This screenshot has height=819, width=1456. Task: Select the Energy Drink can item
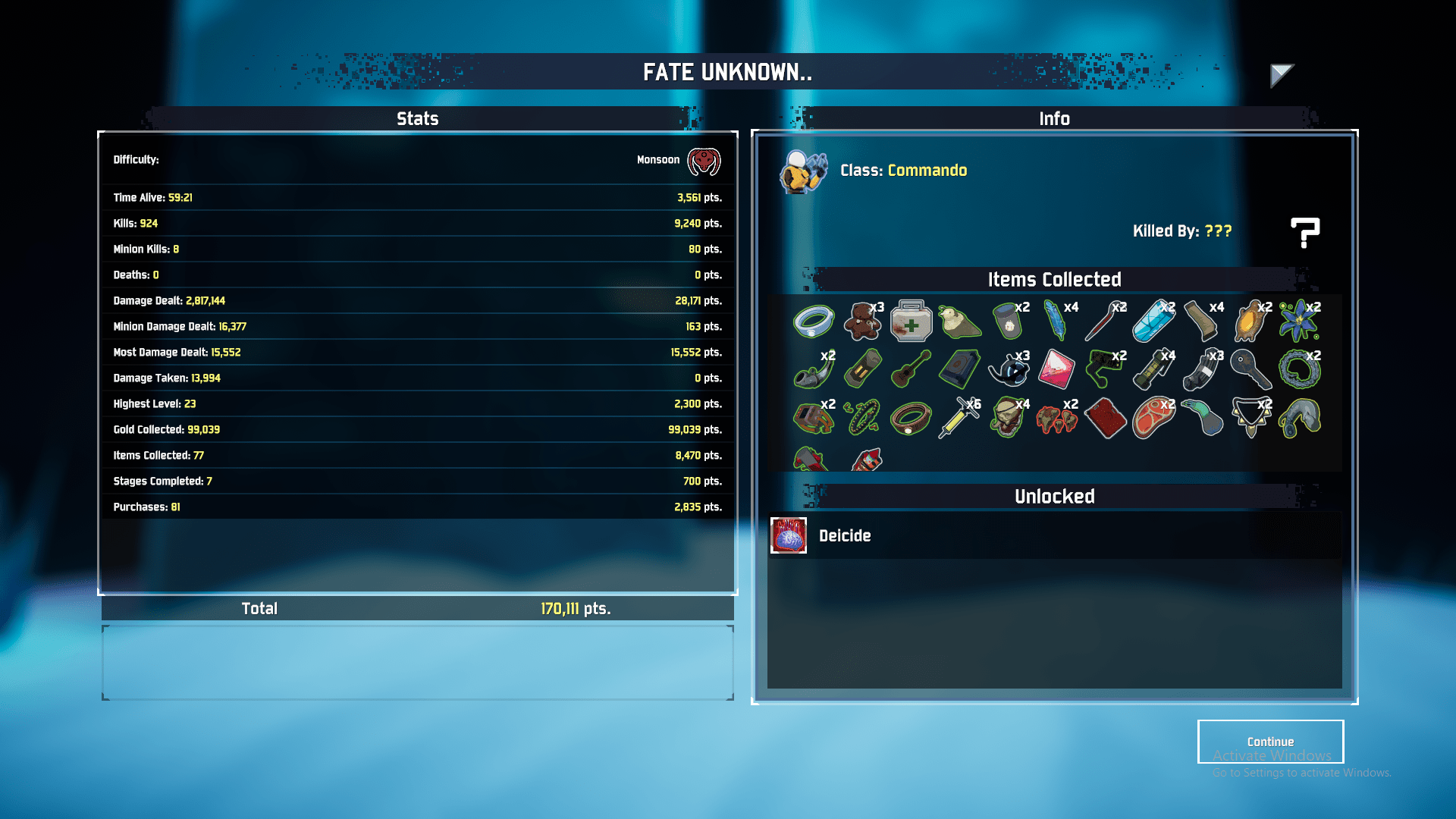[x=1153, y=322]
